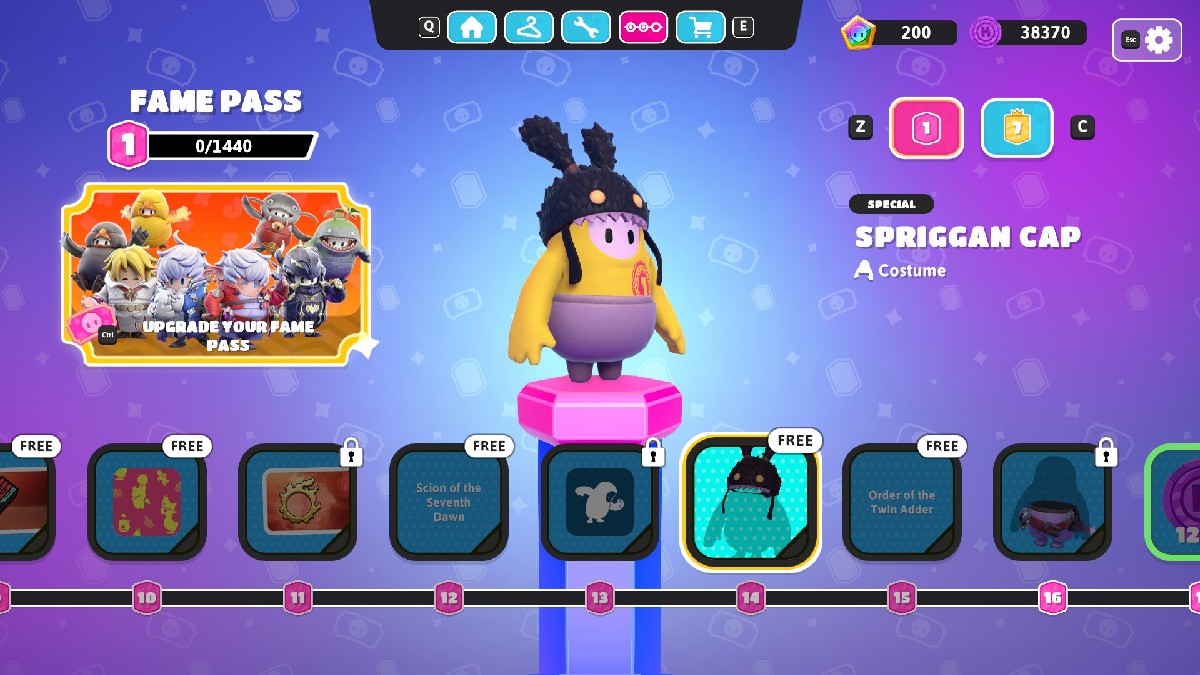Select the locked orange ring banner reward
Screen dimensions: 1200x675
pyautogui.click(x=298, y=502)
